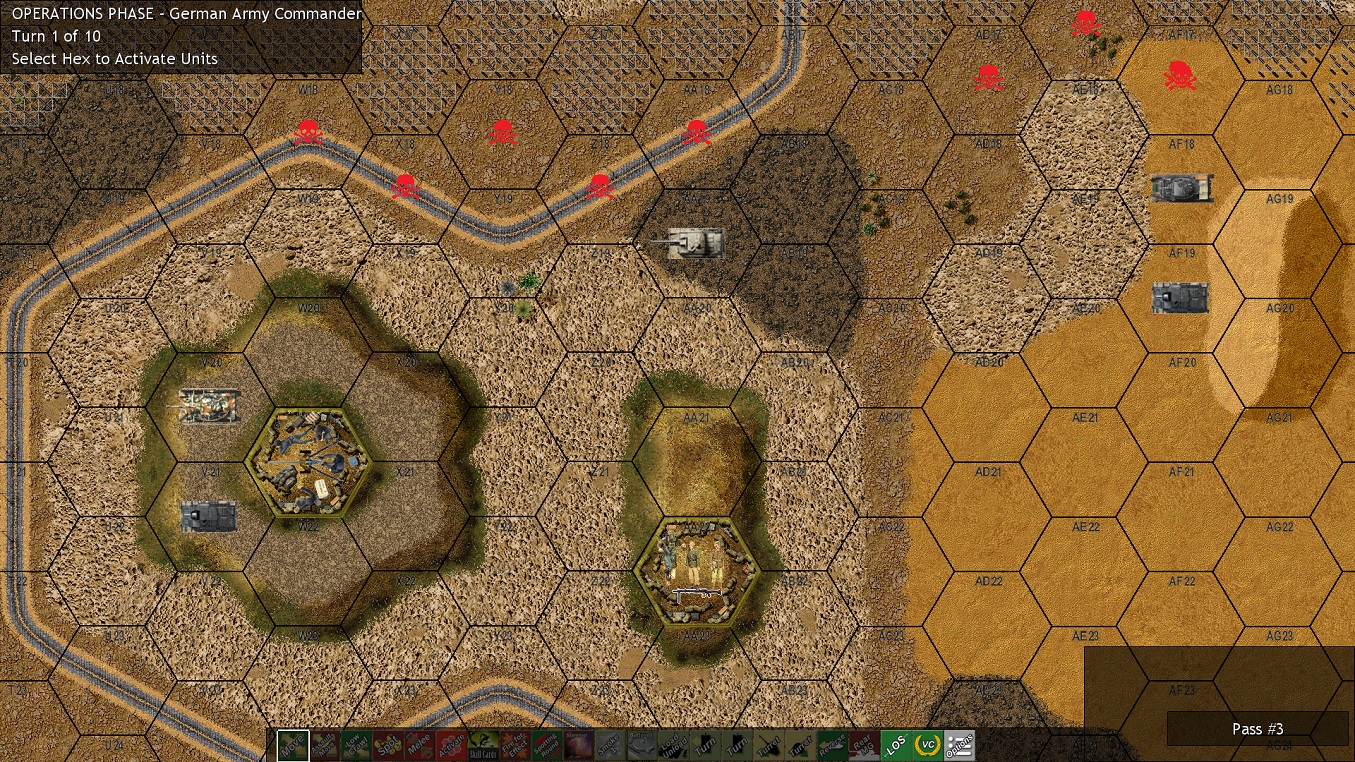Toggle the LOS line-of-sight display
This screenshot has height=762, width=1355.
(x=896, y=745)
